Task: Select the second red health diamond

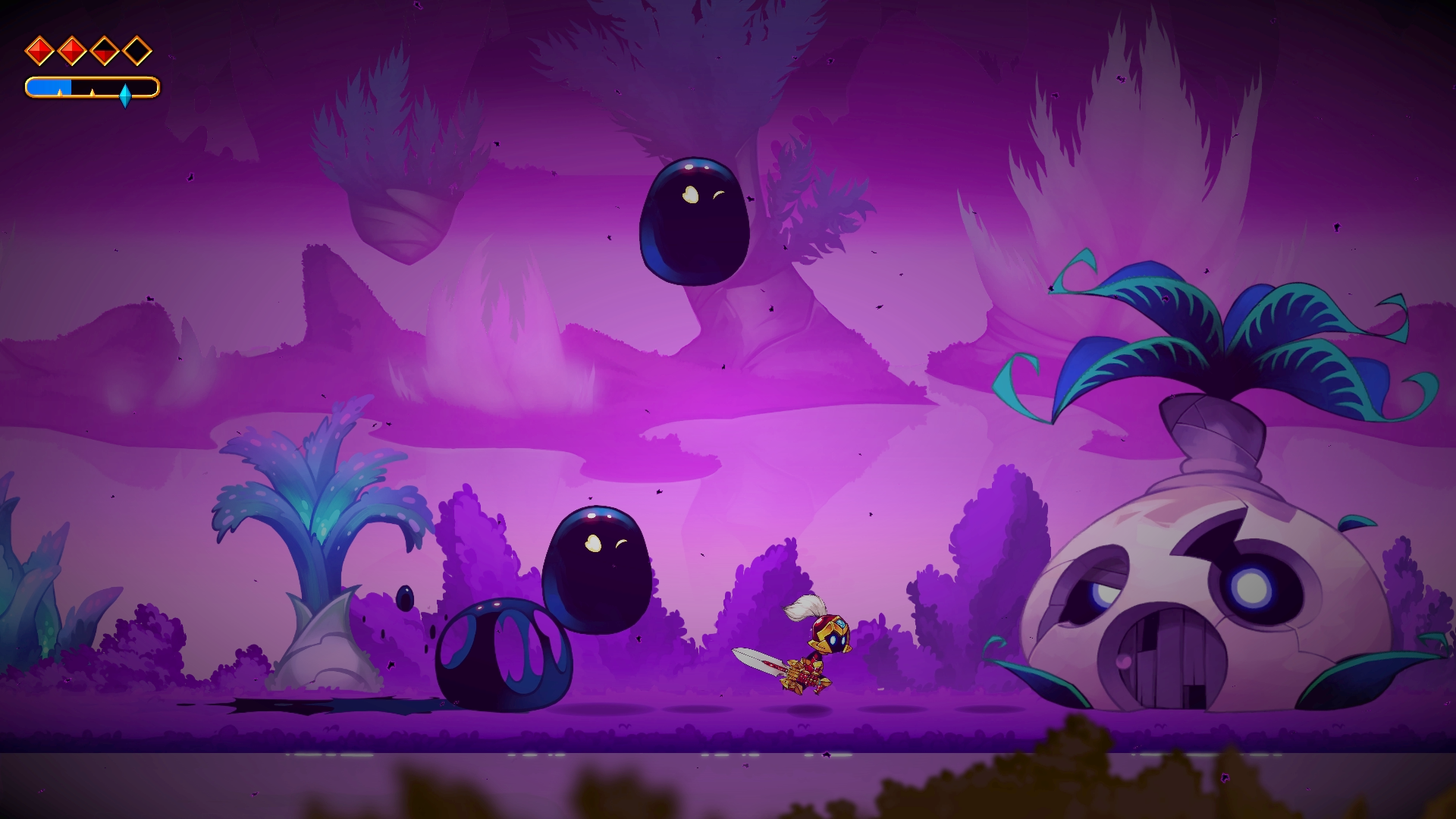Action: point(72,51)
